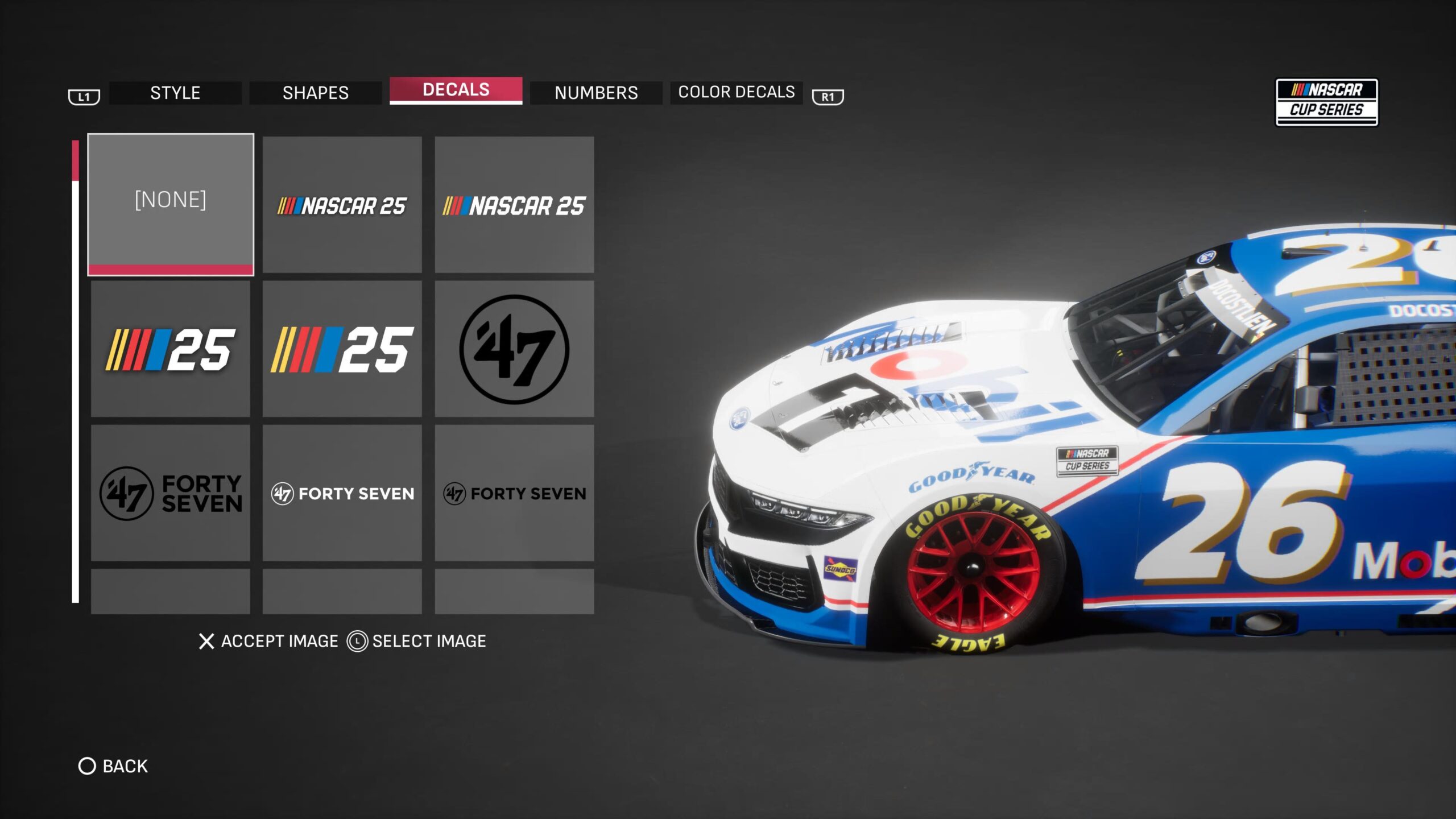The image size is (1456, 819).
Task: Choose the [NONE] decal tile
Action: (x=171, y=204)
